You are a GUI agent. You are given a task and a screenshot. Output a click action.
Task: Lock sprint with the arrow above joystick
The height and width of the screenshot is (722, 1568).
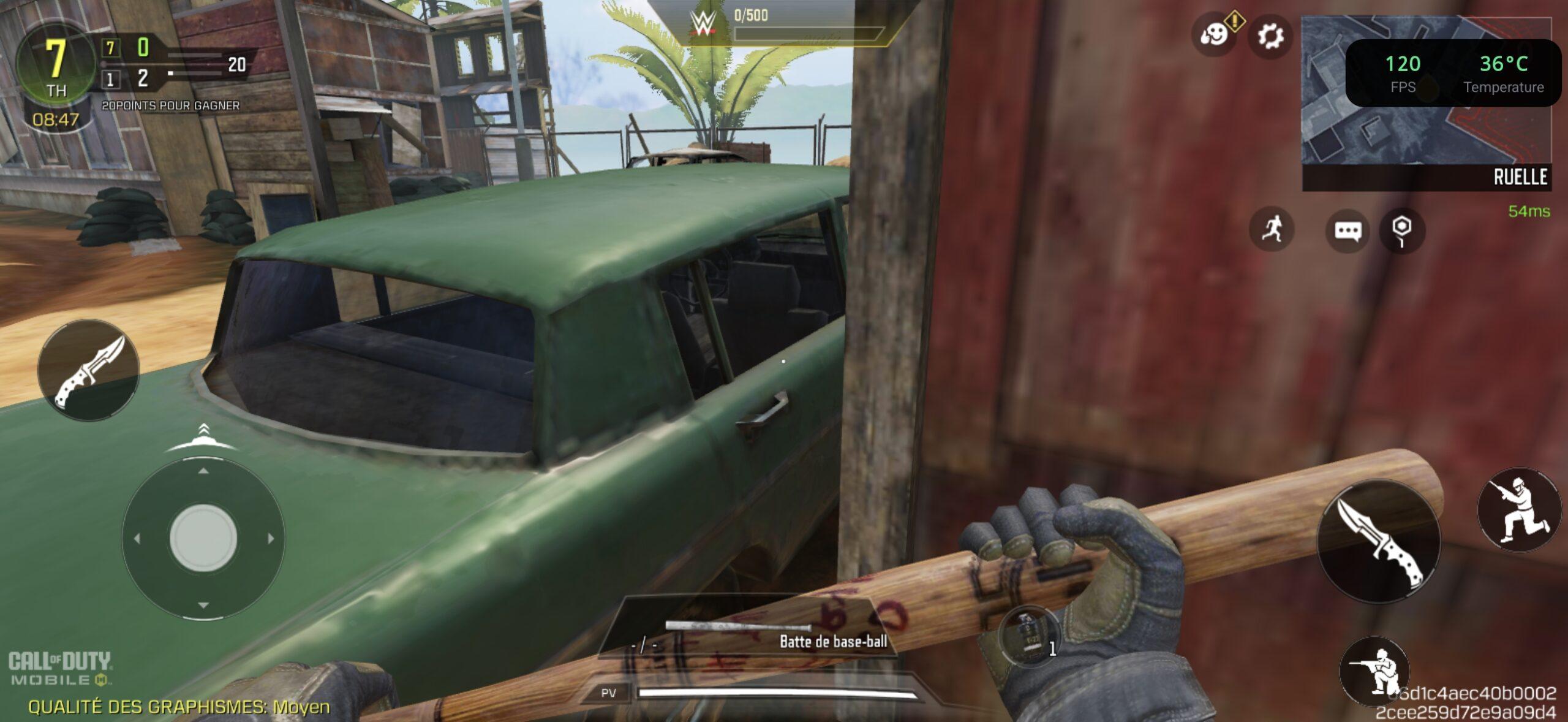pyautogui.click(x=203, y=436)
